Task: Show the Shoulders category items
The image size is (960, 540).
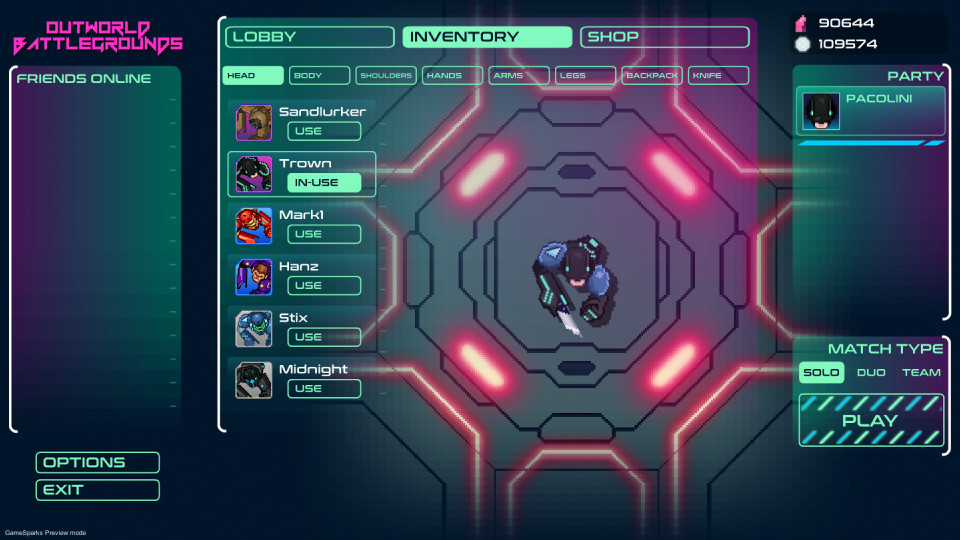Action: click(x=386, y=75)
